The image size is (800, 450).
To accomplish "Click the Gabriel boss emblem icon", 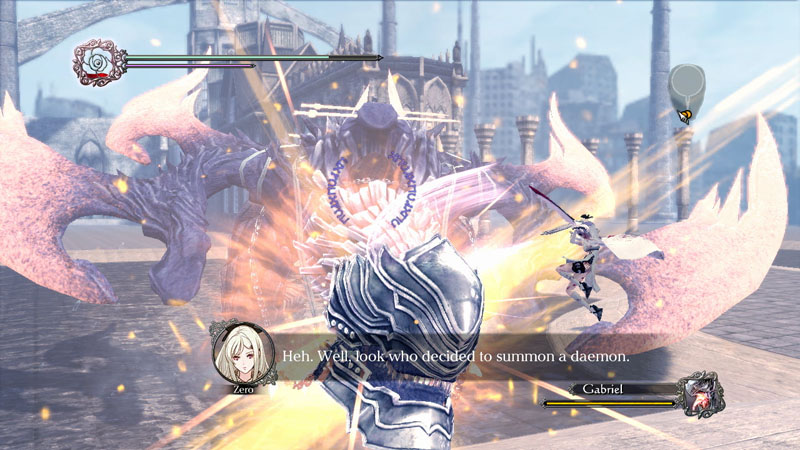I will tap(700, 394).
